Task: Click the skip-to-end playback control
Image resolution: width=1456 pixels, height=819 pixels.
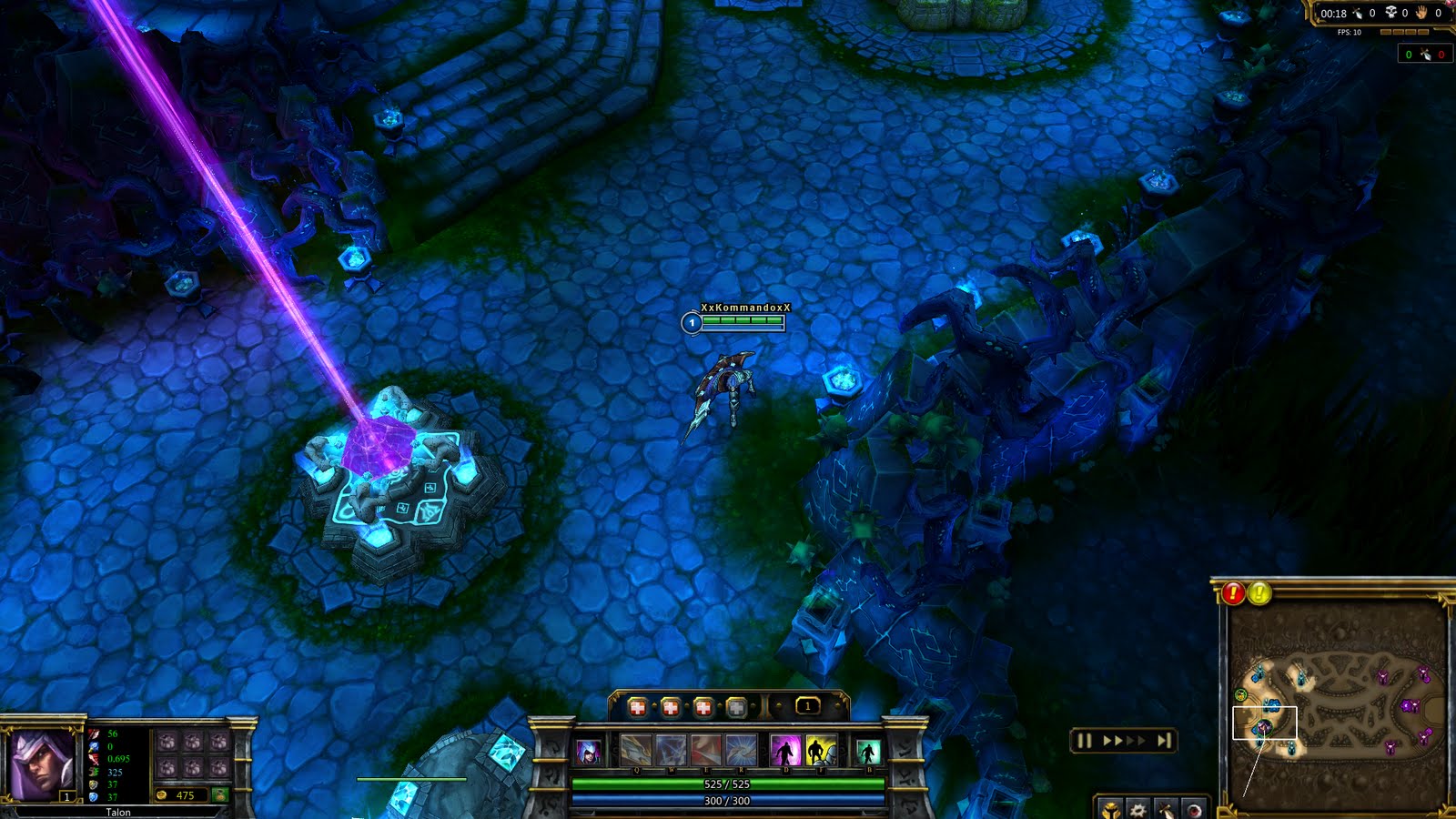Action: [1164, 740]
